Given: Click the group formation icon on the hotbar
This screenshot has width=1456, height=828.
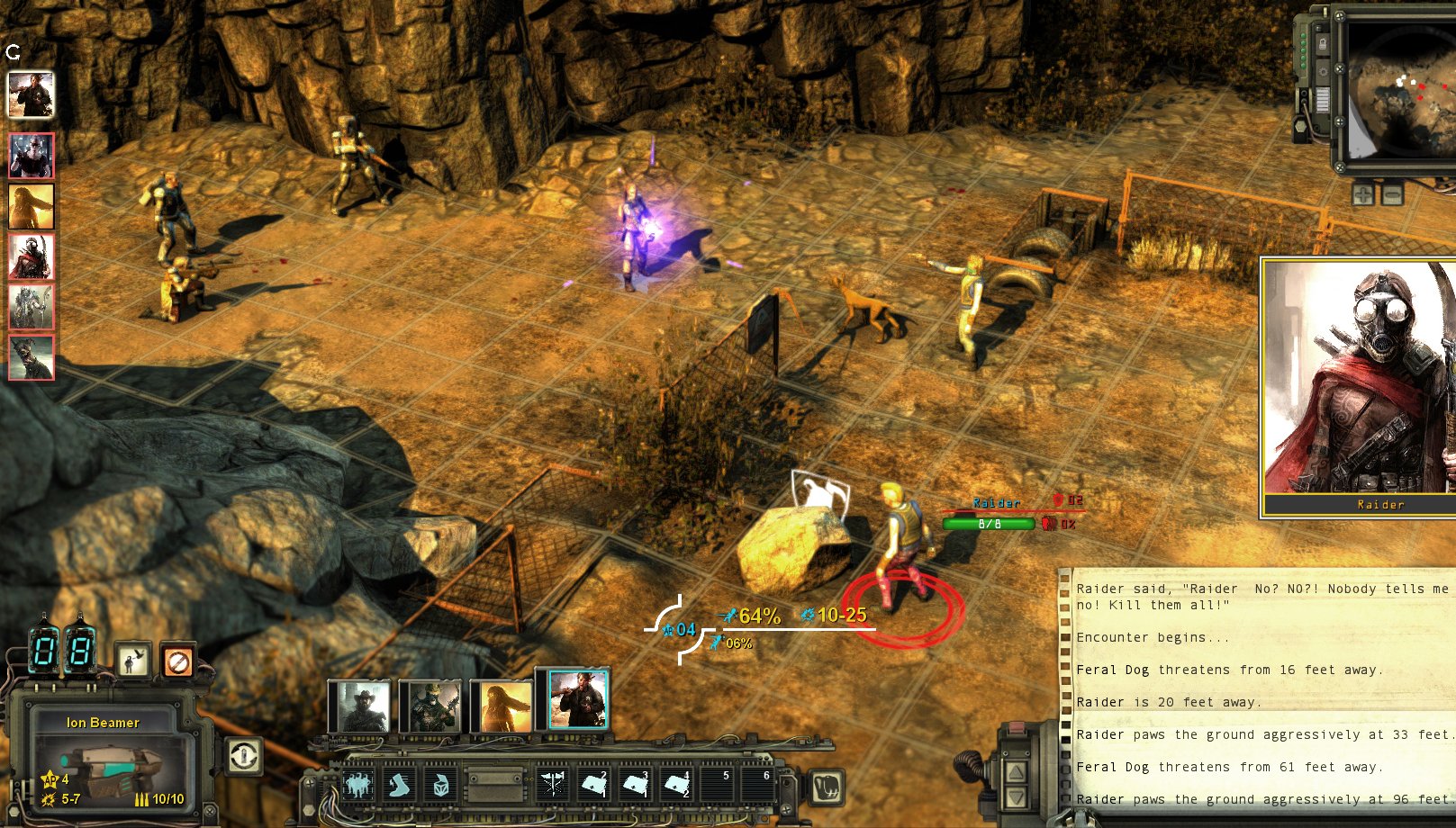Looking at the screenshot, I should (x=358, y=784).
